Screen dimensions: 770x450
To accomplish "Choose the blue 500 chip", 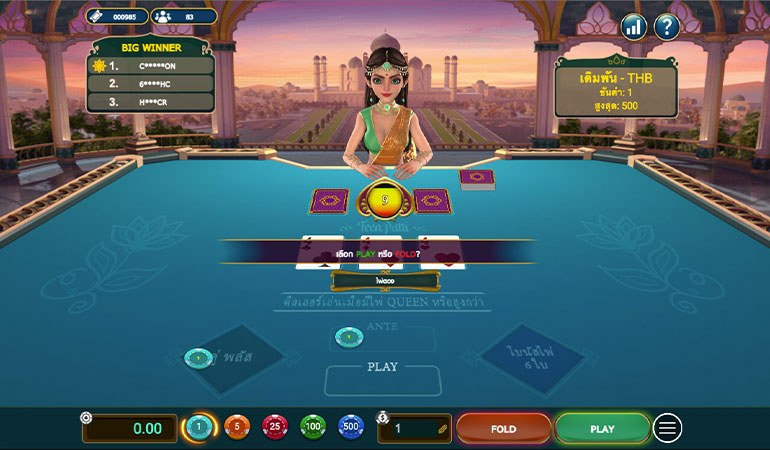I will [350, 428].
